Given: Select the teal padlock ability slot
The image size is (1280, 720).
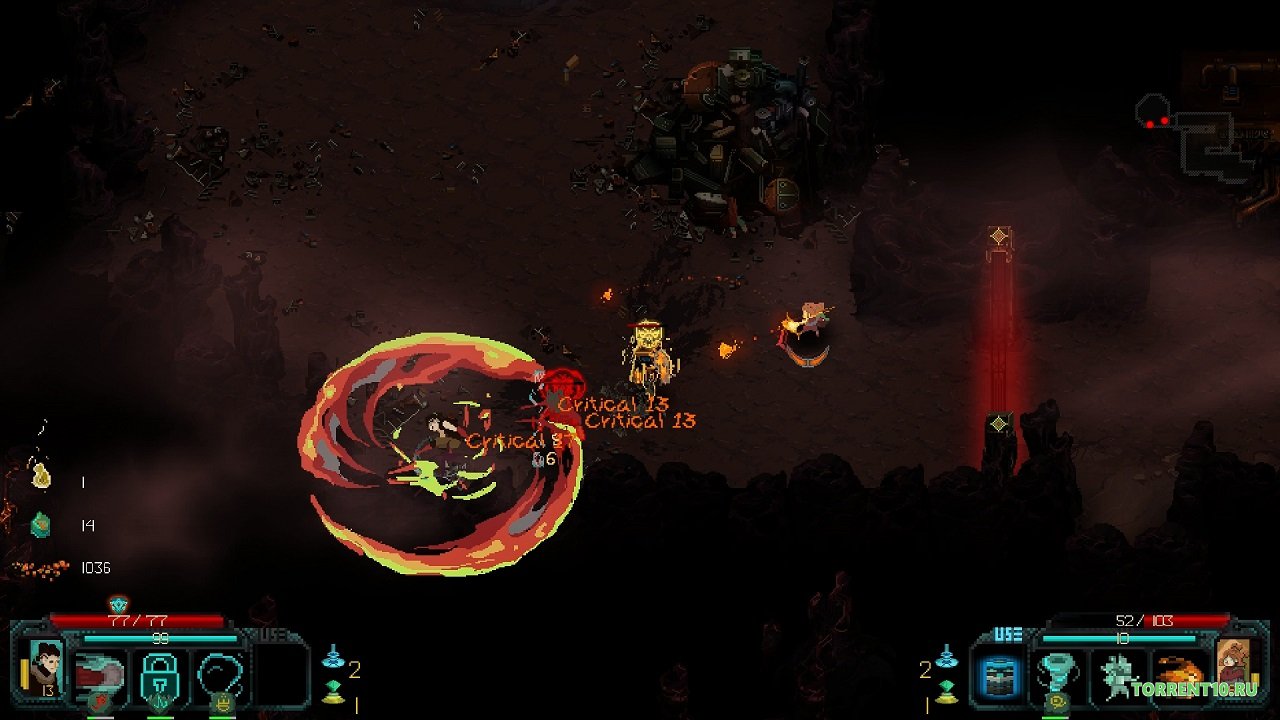Looking at the screenshot, I should 160,674.
